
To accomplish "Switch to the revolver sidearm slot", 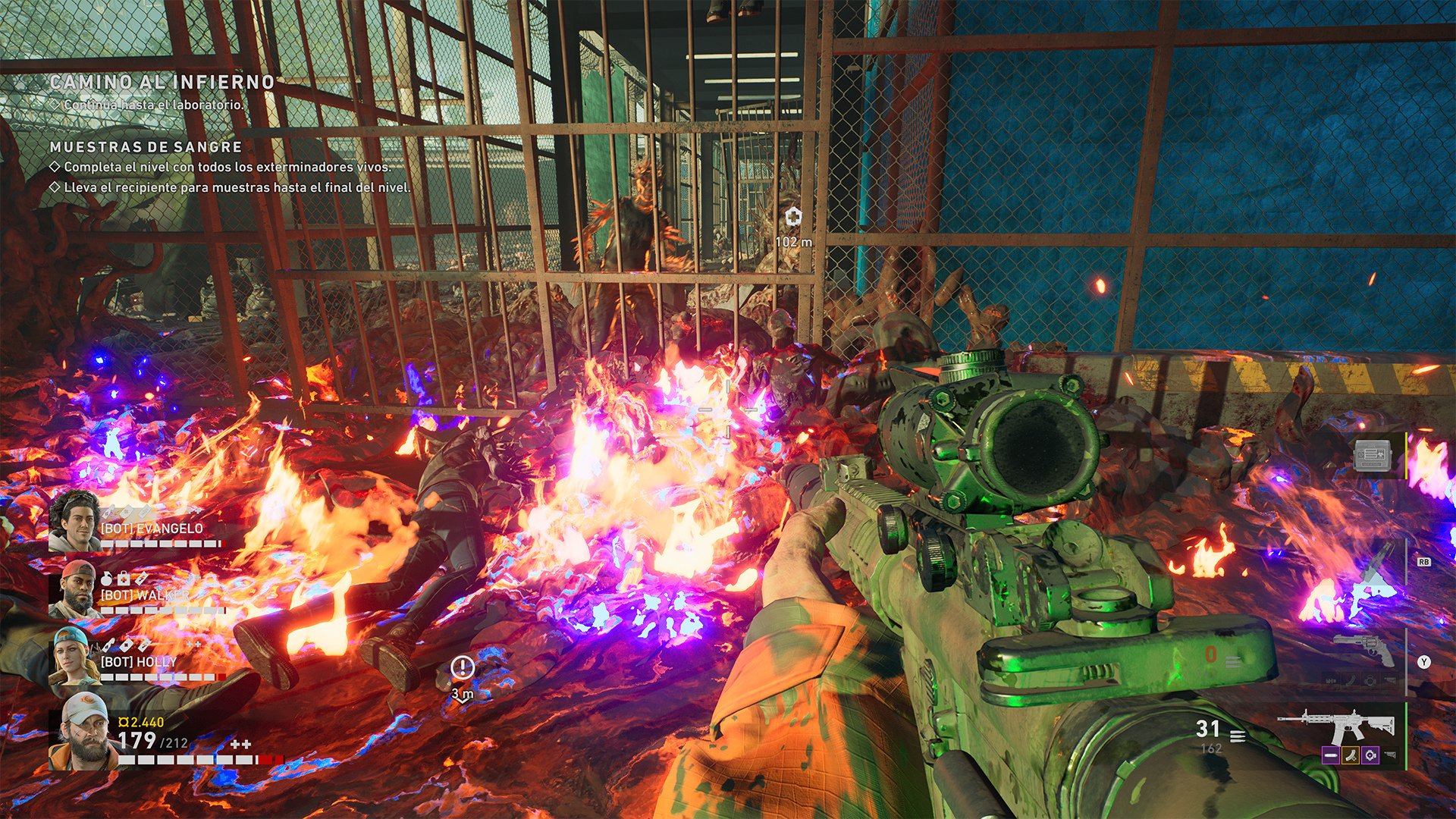I will click(1363, 651).
